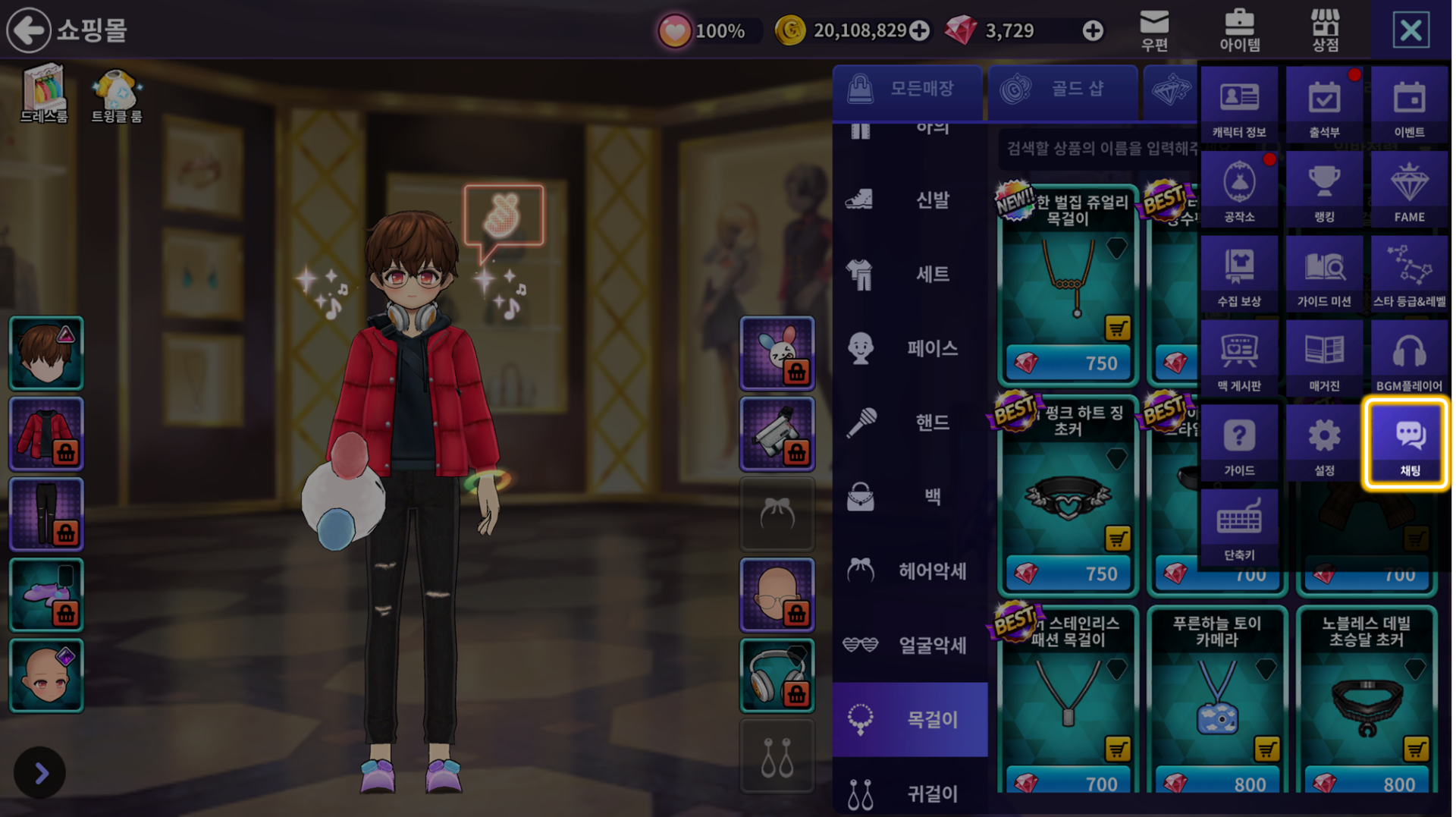The image size is (1456, 817).
Task: Launch the BGM플레이어 headphones icon
Action: tap(1408, 359)
